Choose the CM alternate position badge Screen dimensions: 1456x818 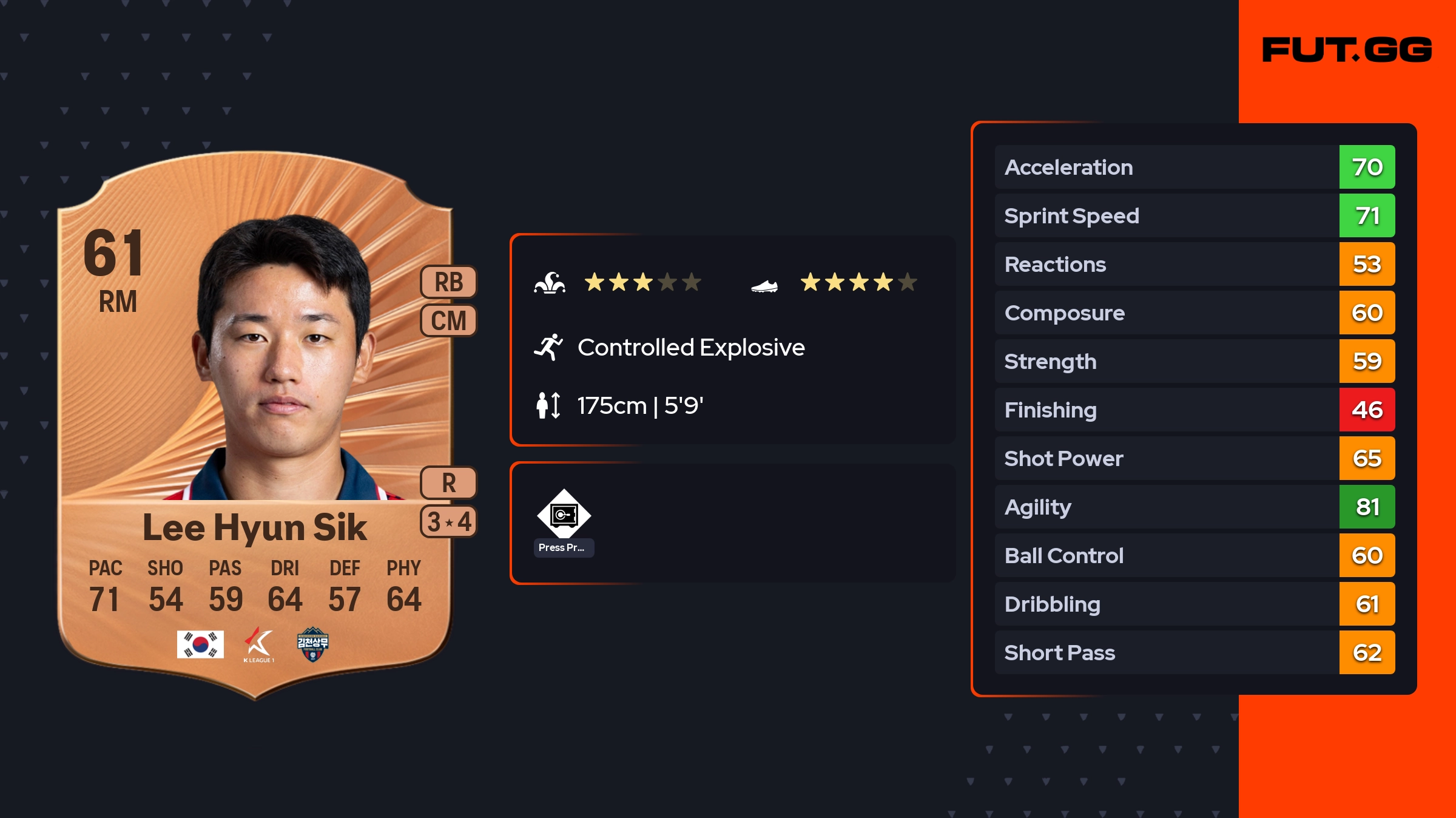tap(449, 320)
